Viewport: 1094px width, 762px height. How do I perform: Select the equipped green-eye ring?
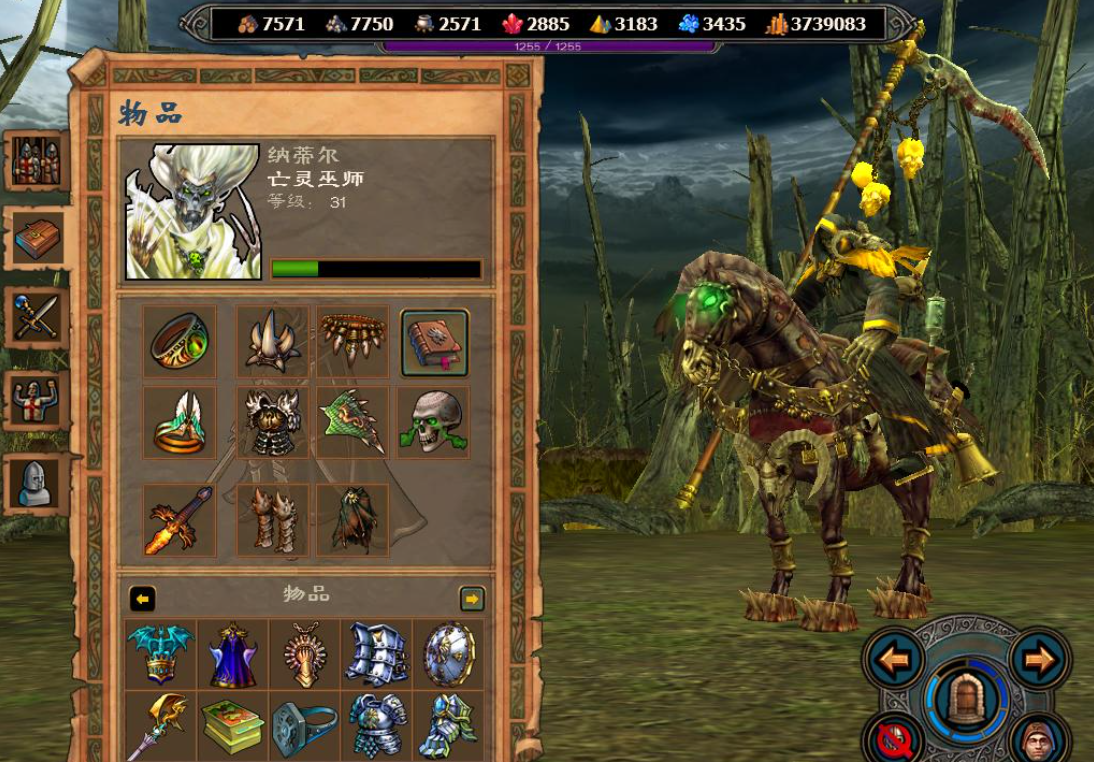[x=180, y=342]
